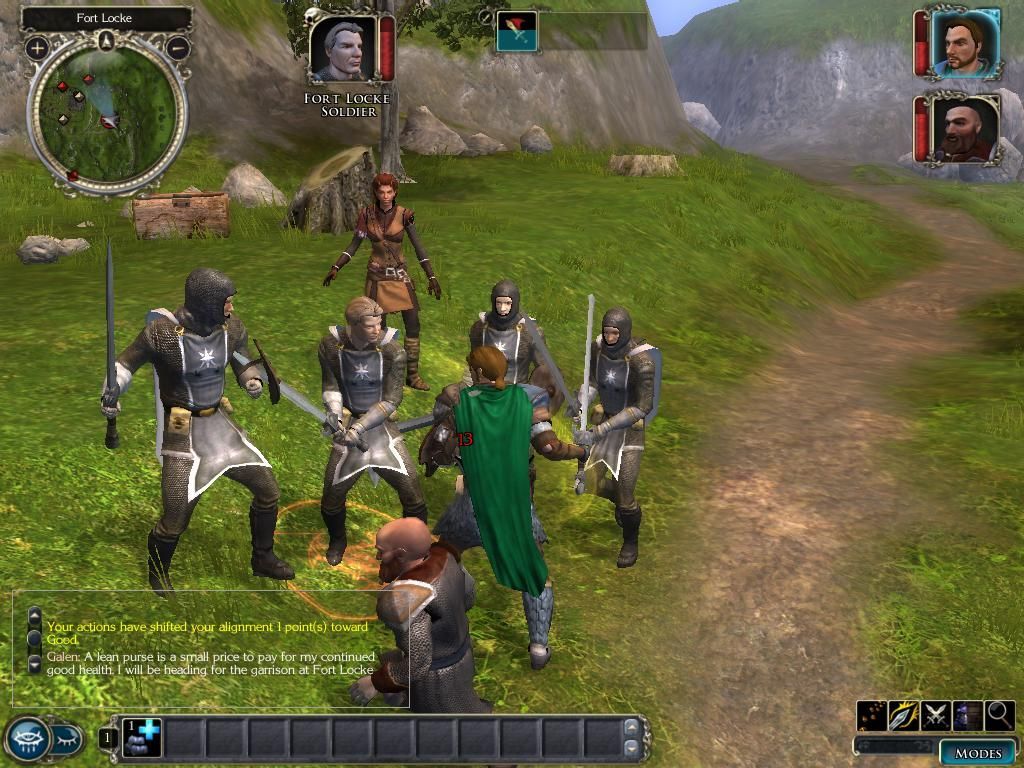Select the brown-haired party leader portrait
This screenshot has width=1024, height=768.
click(x=964, y=44)
